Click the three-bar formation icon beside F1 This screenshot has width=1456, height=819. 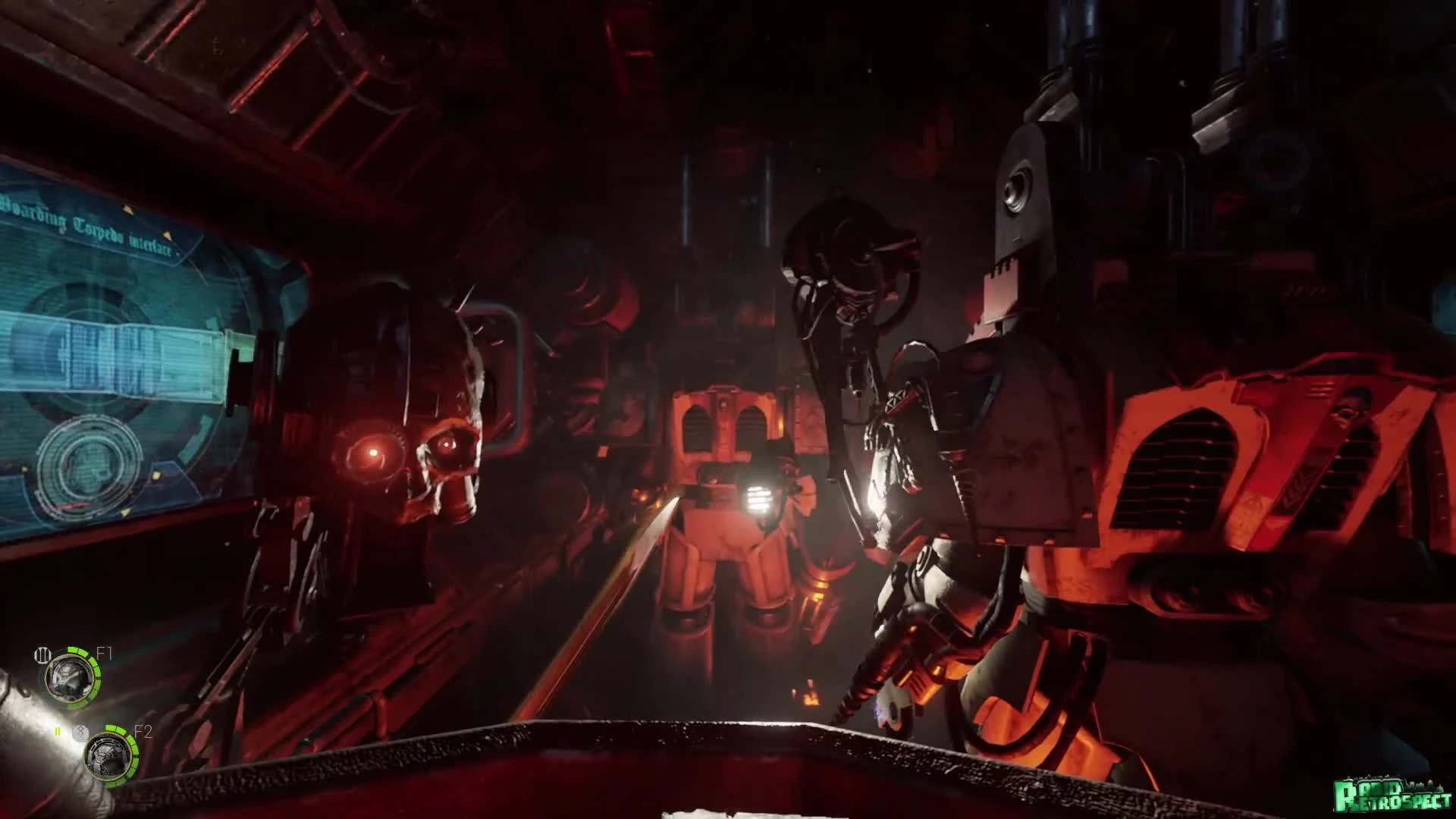43,654
